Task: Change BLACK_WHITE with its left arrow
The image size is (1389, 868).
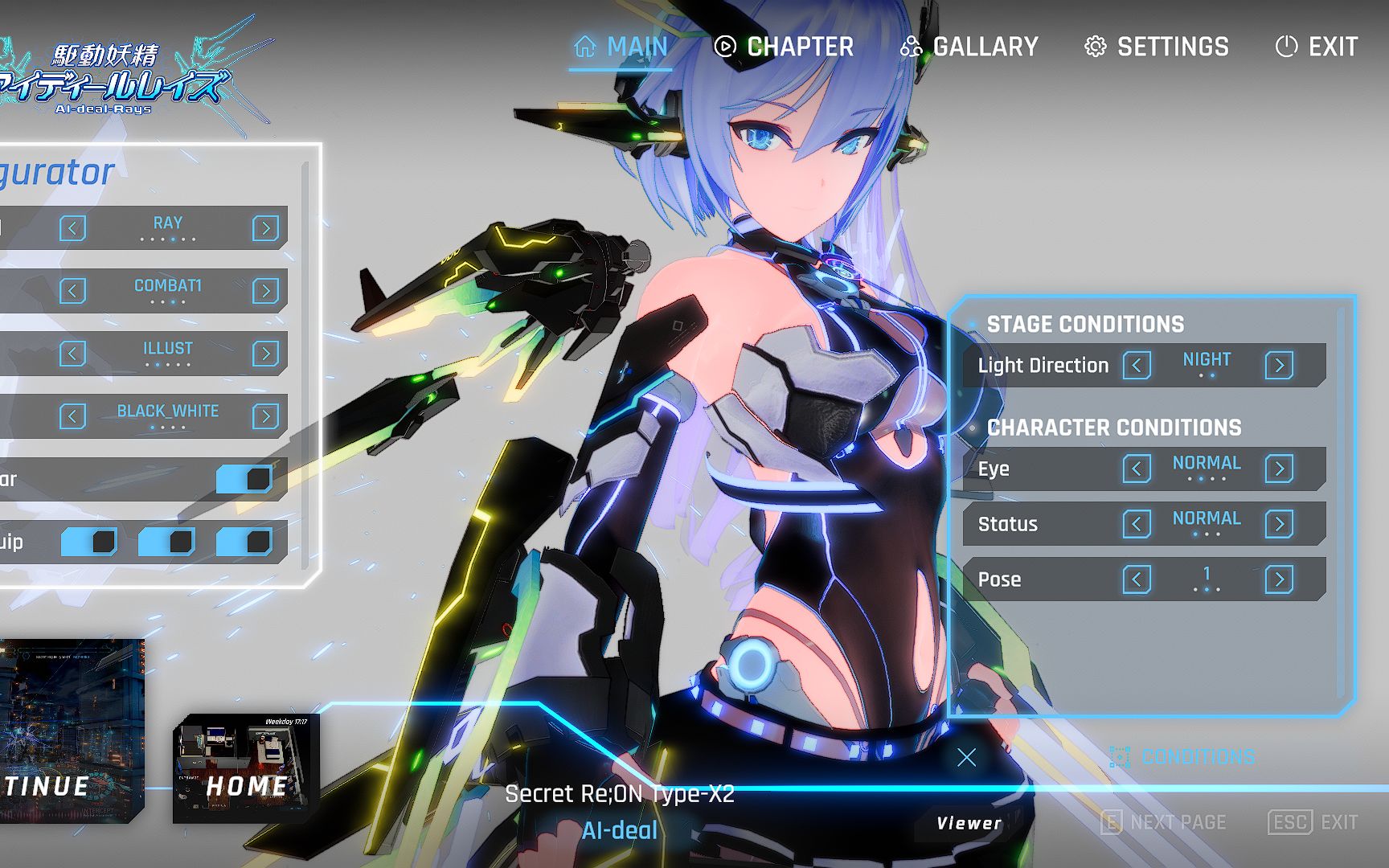Action: (x=72, y=416)
